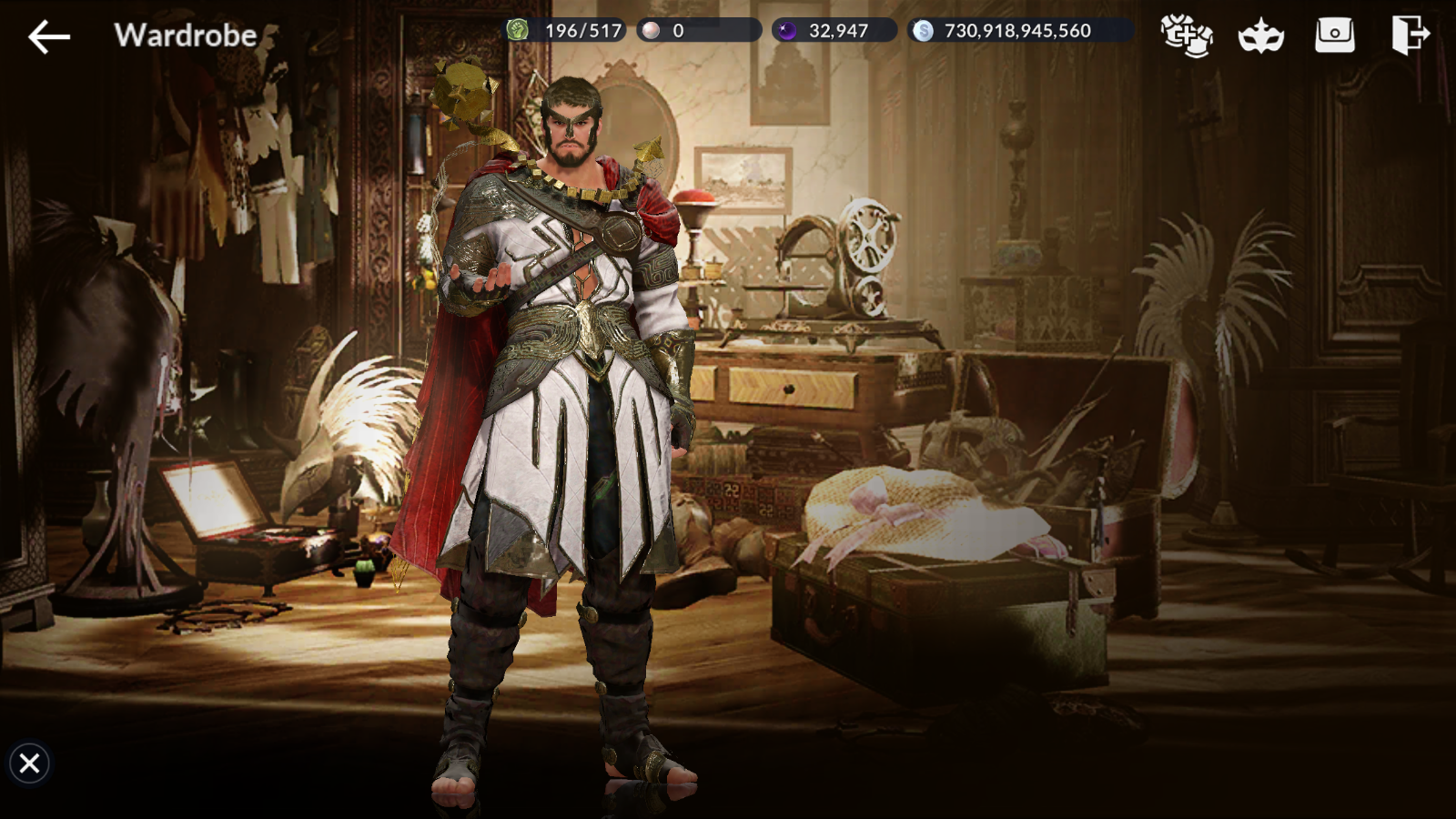The image size is (1456, 819).
Task: Open the bag inventory icon
Action: point(1335,35)
